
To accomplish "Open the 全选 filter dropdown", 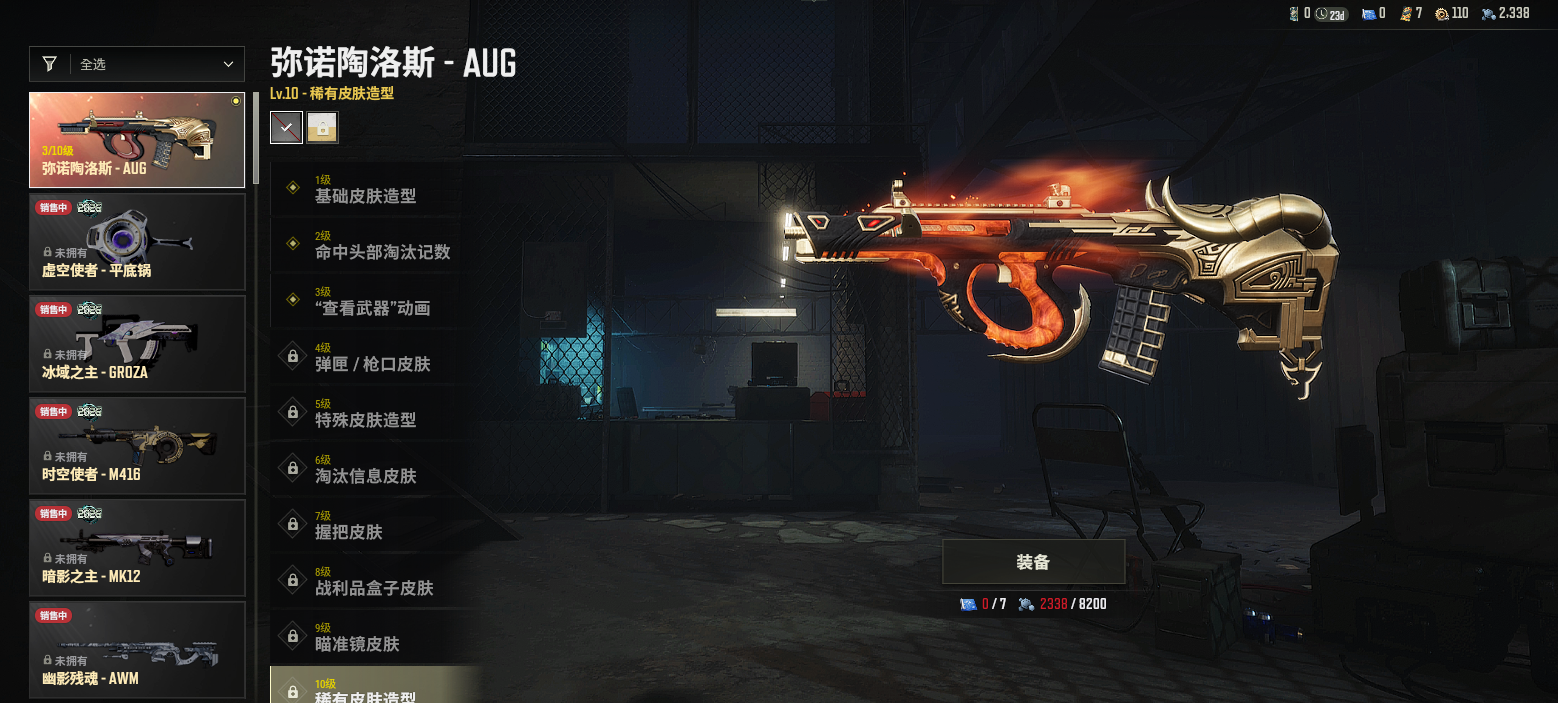I will (x=137, y=64).
